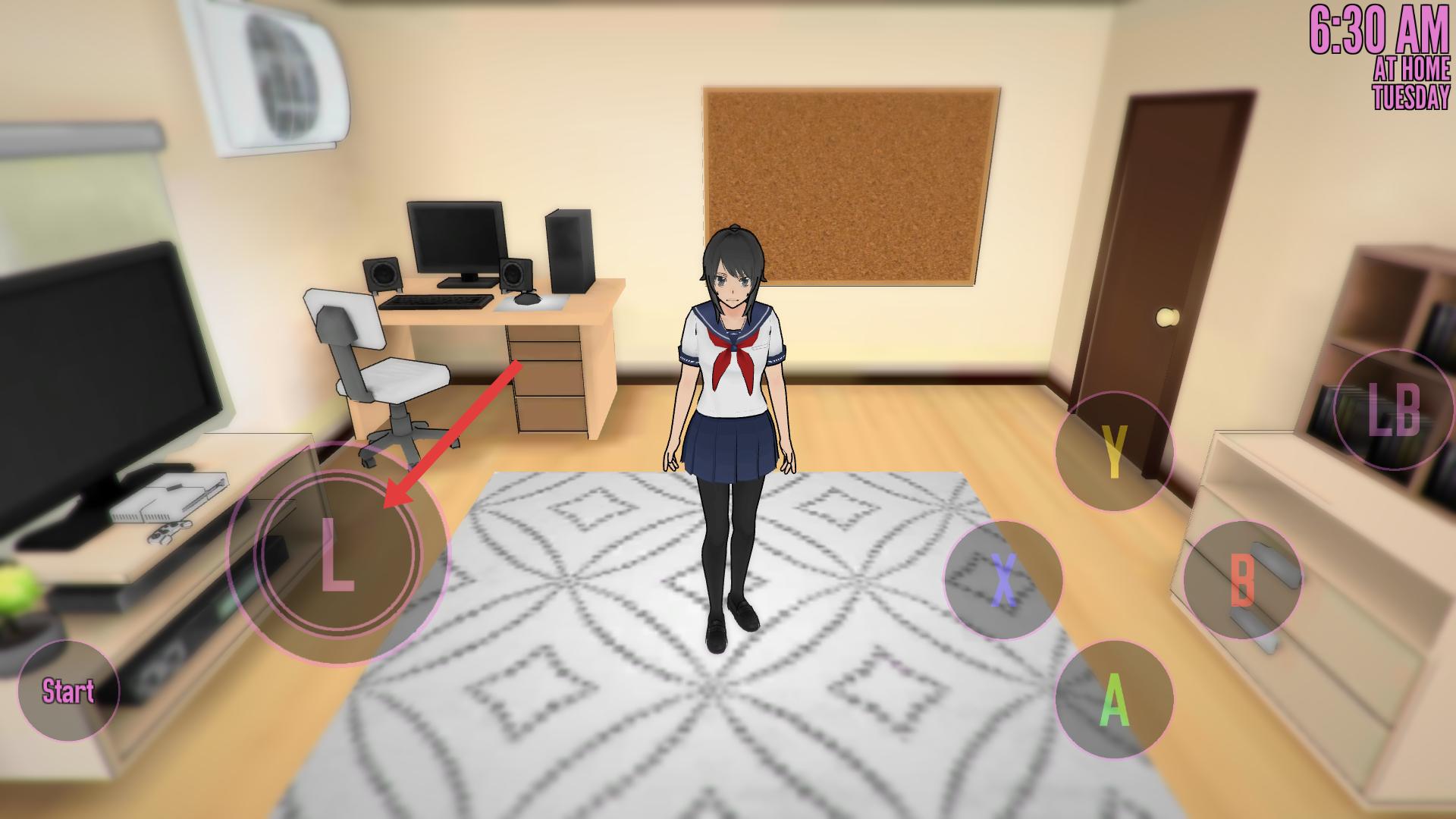Screen dimensions: 1456x819
Task: Tap the L virtual joystick
Action: click(338, 555)
